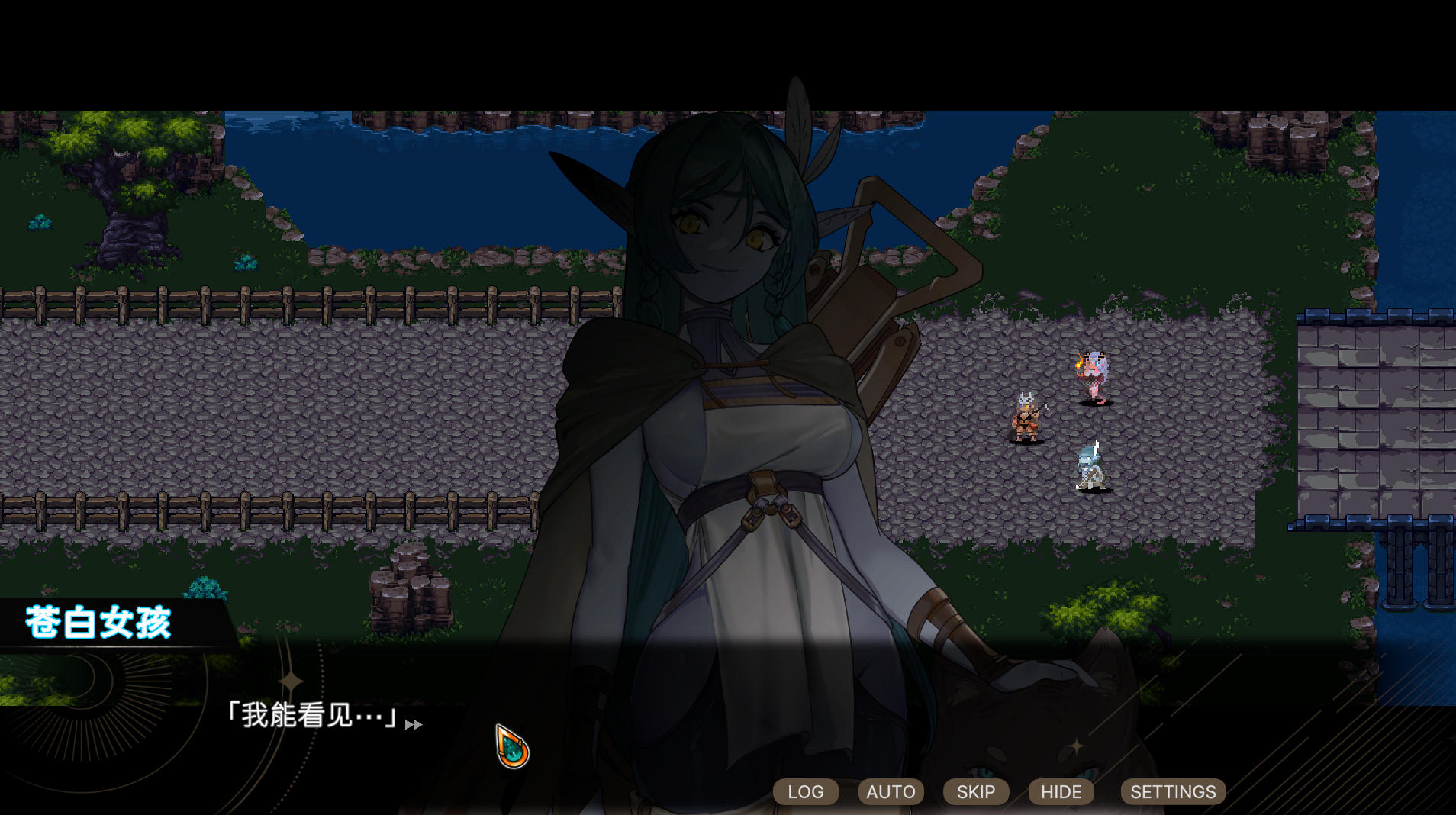1456x815 pixels.
Task: Open the dialogue LOG history
Action: click(x=806, y=791)
